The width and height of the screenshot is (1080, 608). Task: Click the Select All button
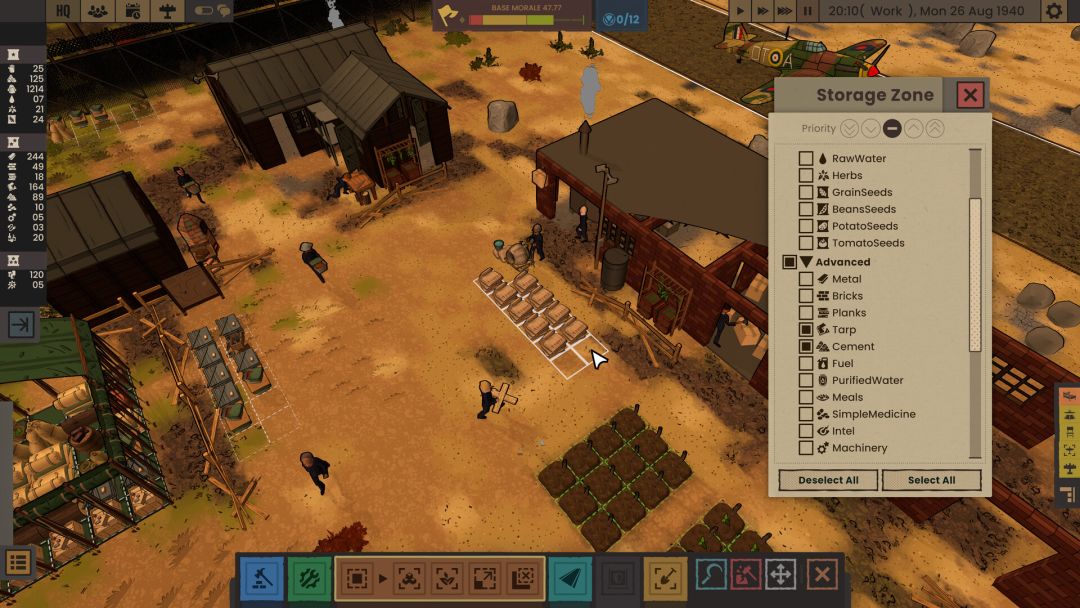coord(931,480)
